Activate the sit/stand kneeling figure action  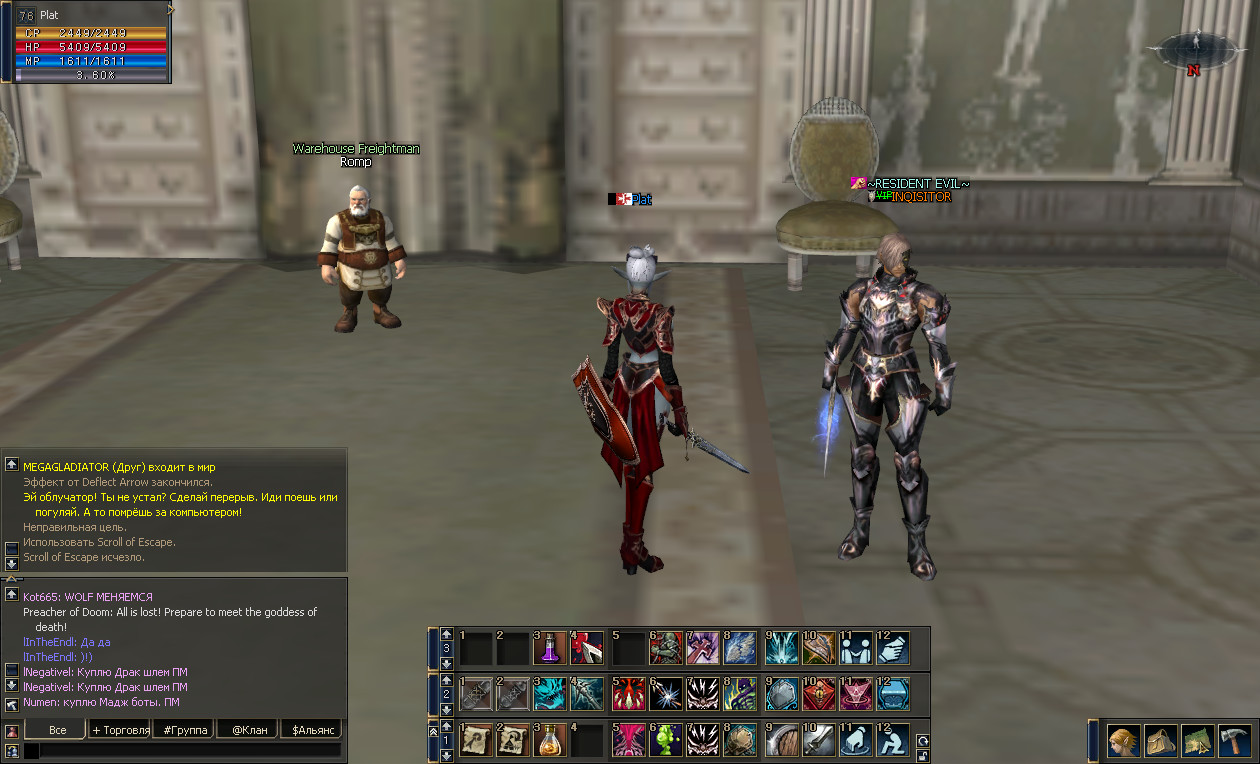click(893, 740)
